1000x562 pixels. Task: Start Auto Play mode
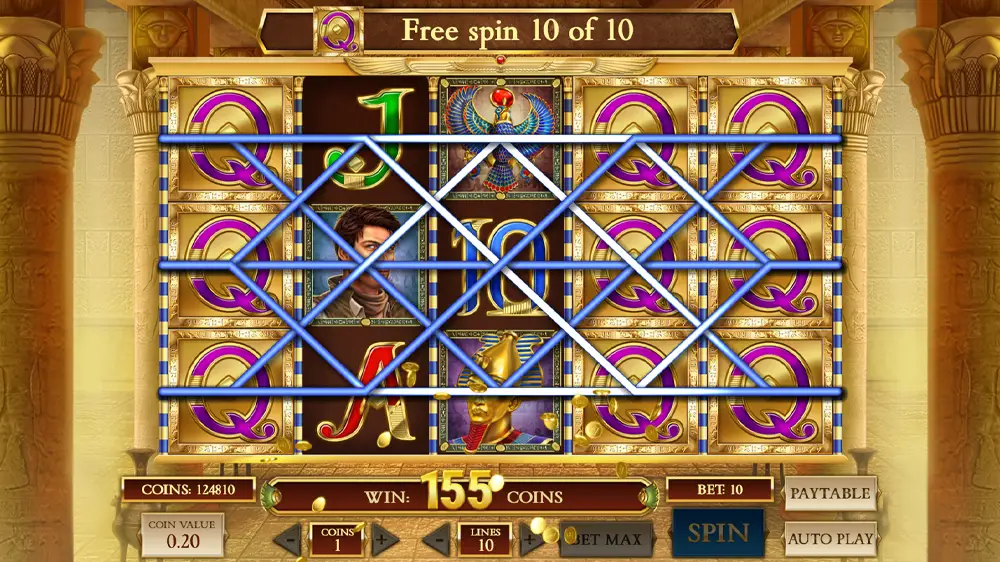coord(830,539)
